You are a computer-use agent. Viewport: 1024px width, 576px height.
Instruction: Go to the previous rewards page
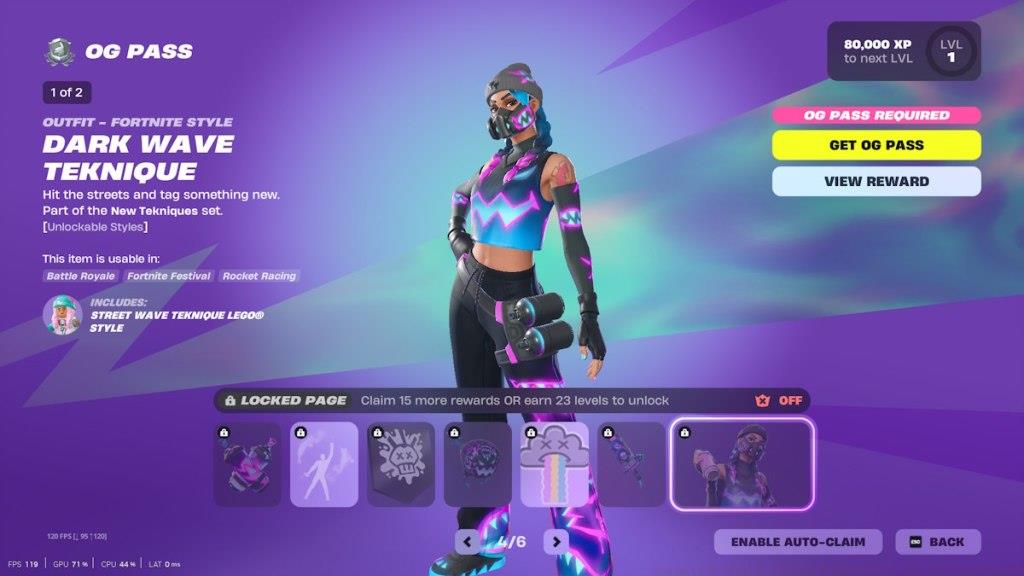[x=467, y=542]
